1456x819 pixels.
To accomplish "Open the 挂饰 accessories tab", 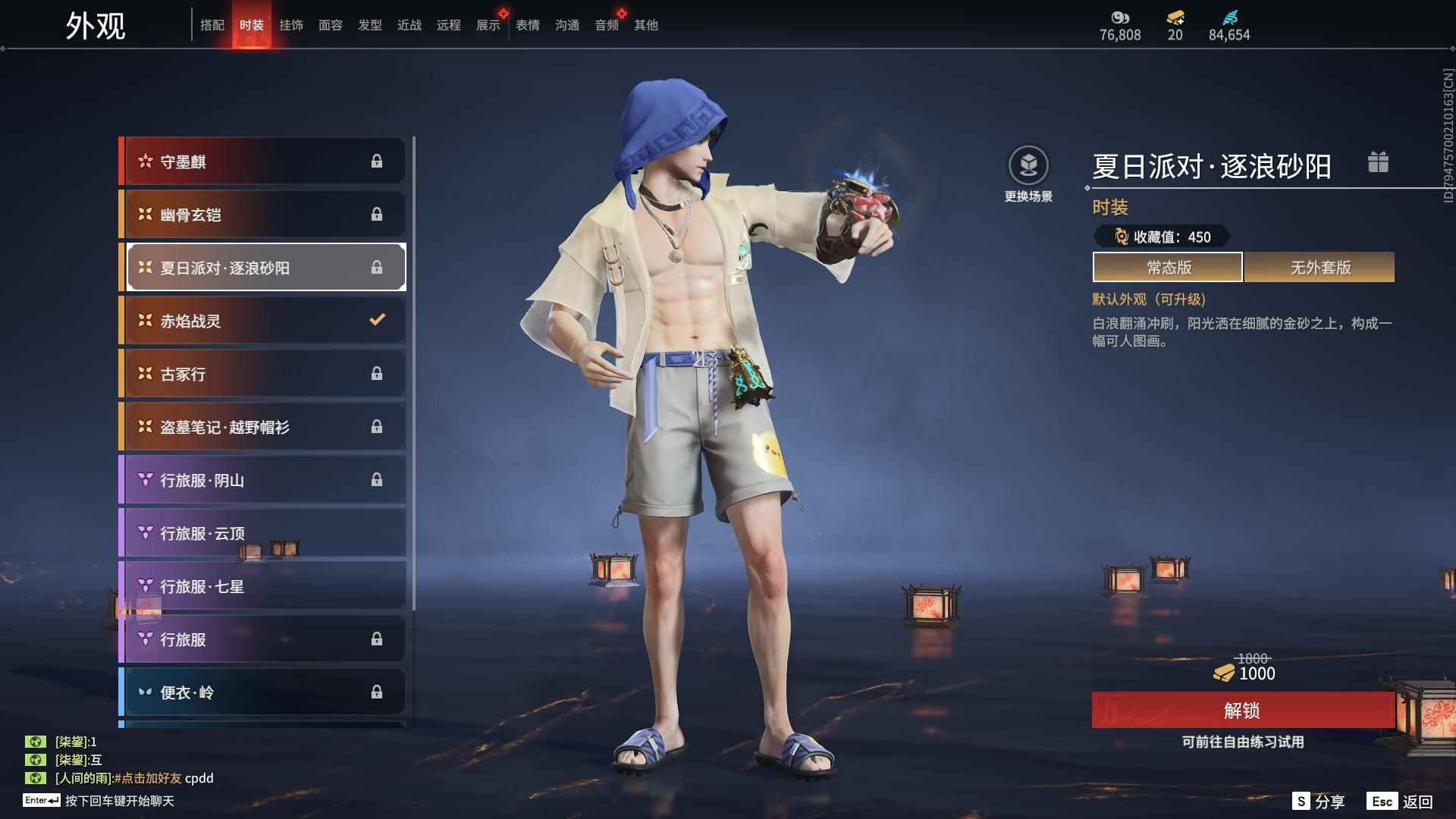I will [x=291, y=25].
